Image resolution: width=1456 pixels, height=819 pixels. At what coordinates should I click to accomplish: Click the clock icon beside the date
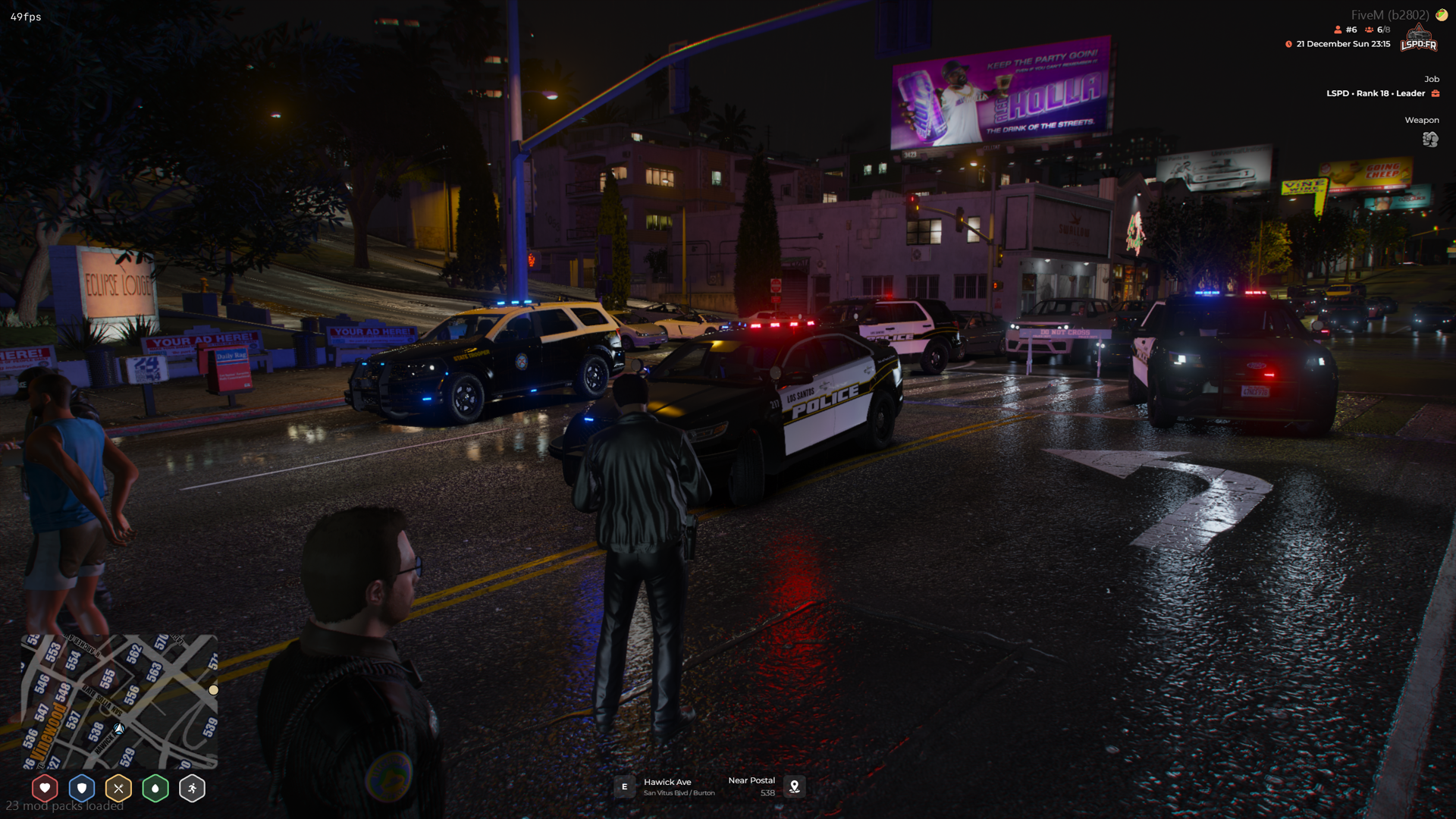[1288, 44]
